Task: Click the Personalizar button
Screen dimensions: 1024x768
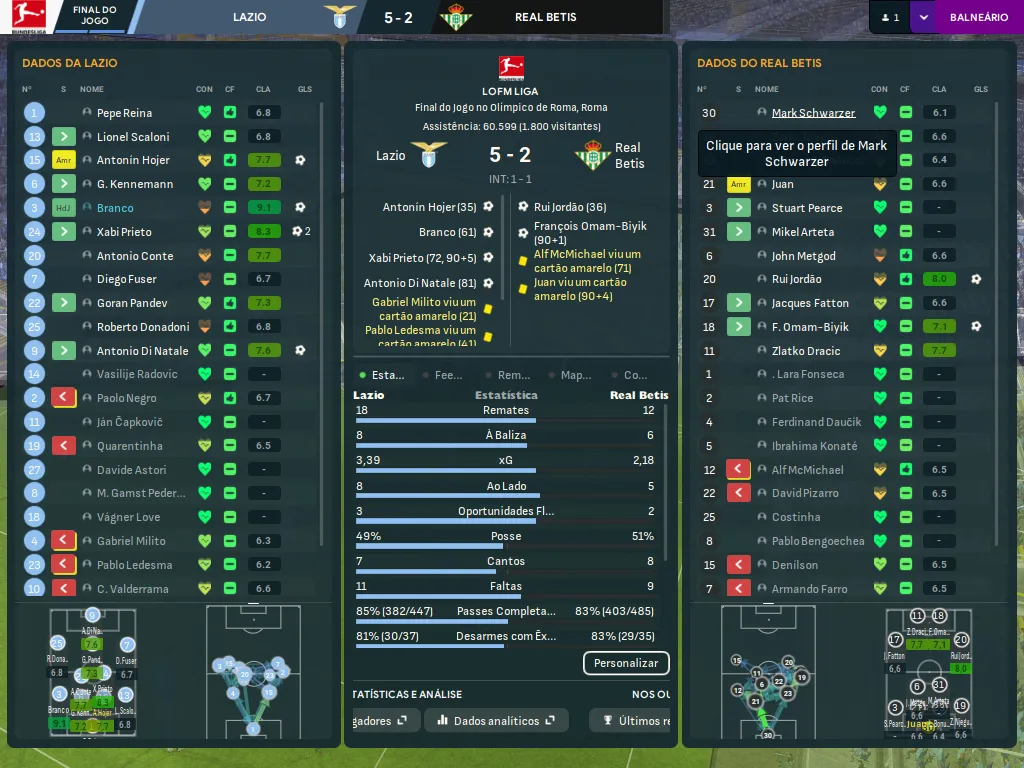Action: (626, 663)
